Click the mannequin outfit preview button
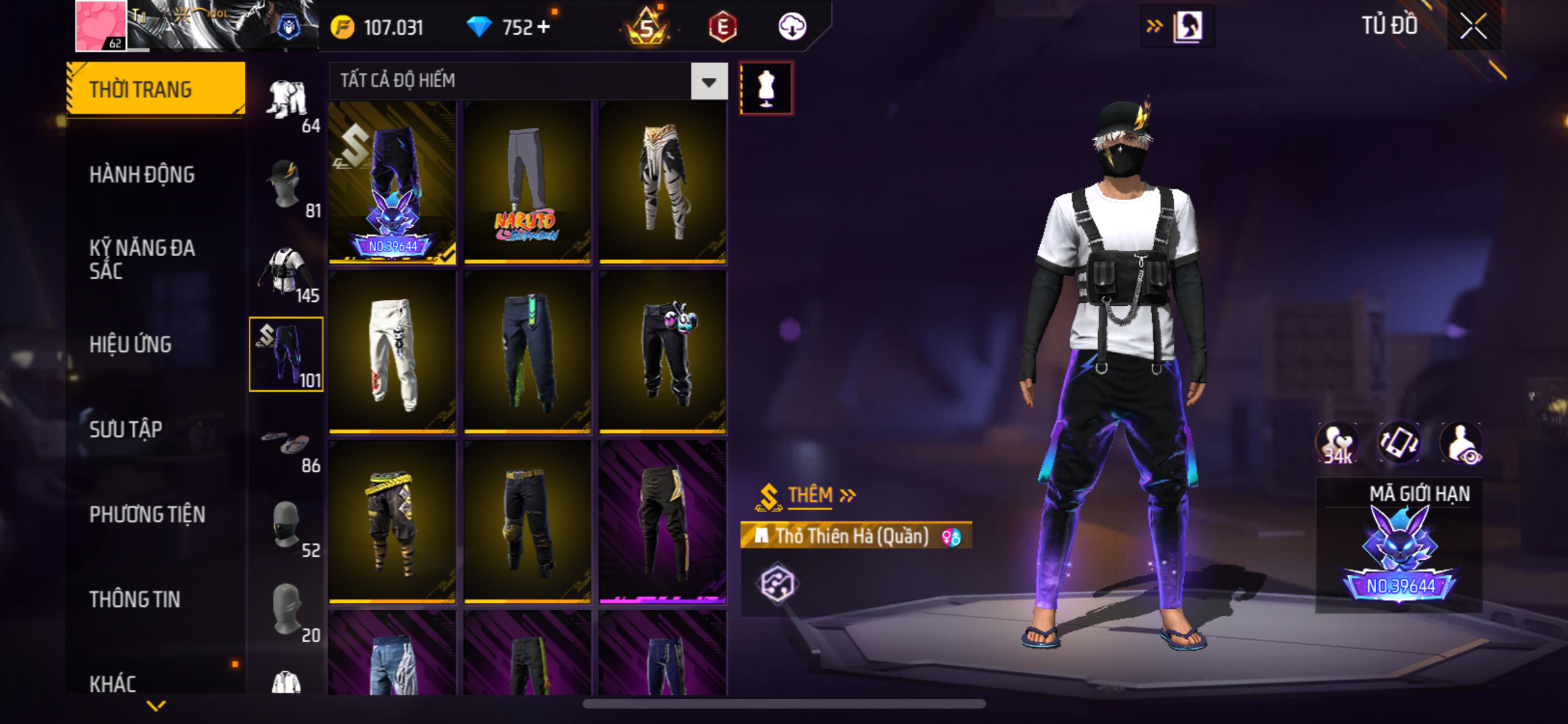 click(x=766, y=88)
